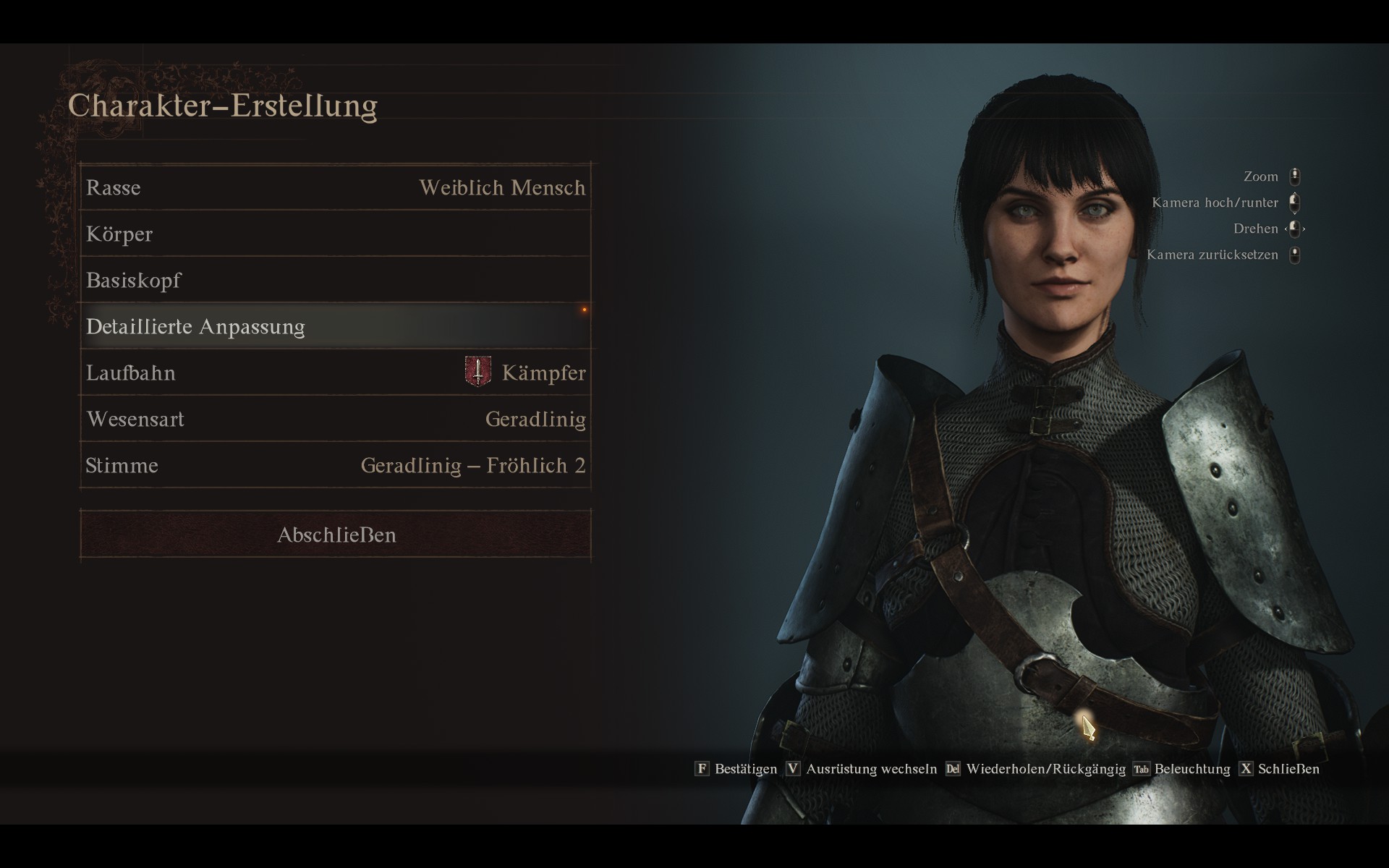Choose Detaillierte Anpassung entry
The height and width of the screenshot is (868, 1389).
pos(336,327)
